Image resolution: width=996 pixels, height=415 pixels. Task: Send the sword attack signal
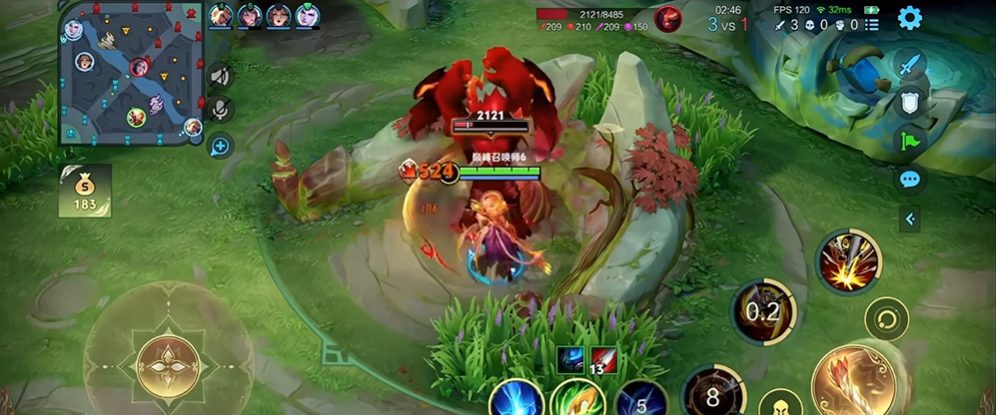pyautogui.click(x=909, y=65)
